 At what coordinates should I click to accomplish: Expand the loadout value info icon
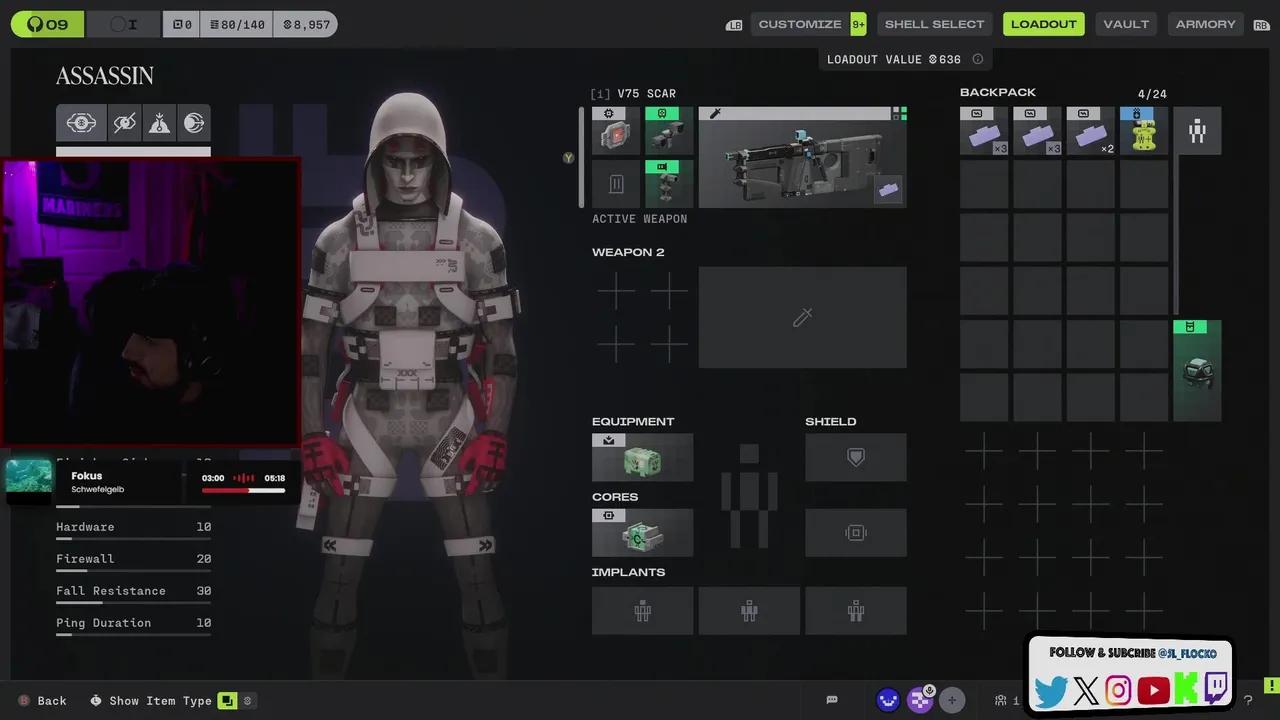(977, 59)
